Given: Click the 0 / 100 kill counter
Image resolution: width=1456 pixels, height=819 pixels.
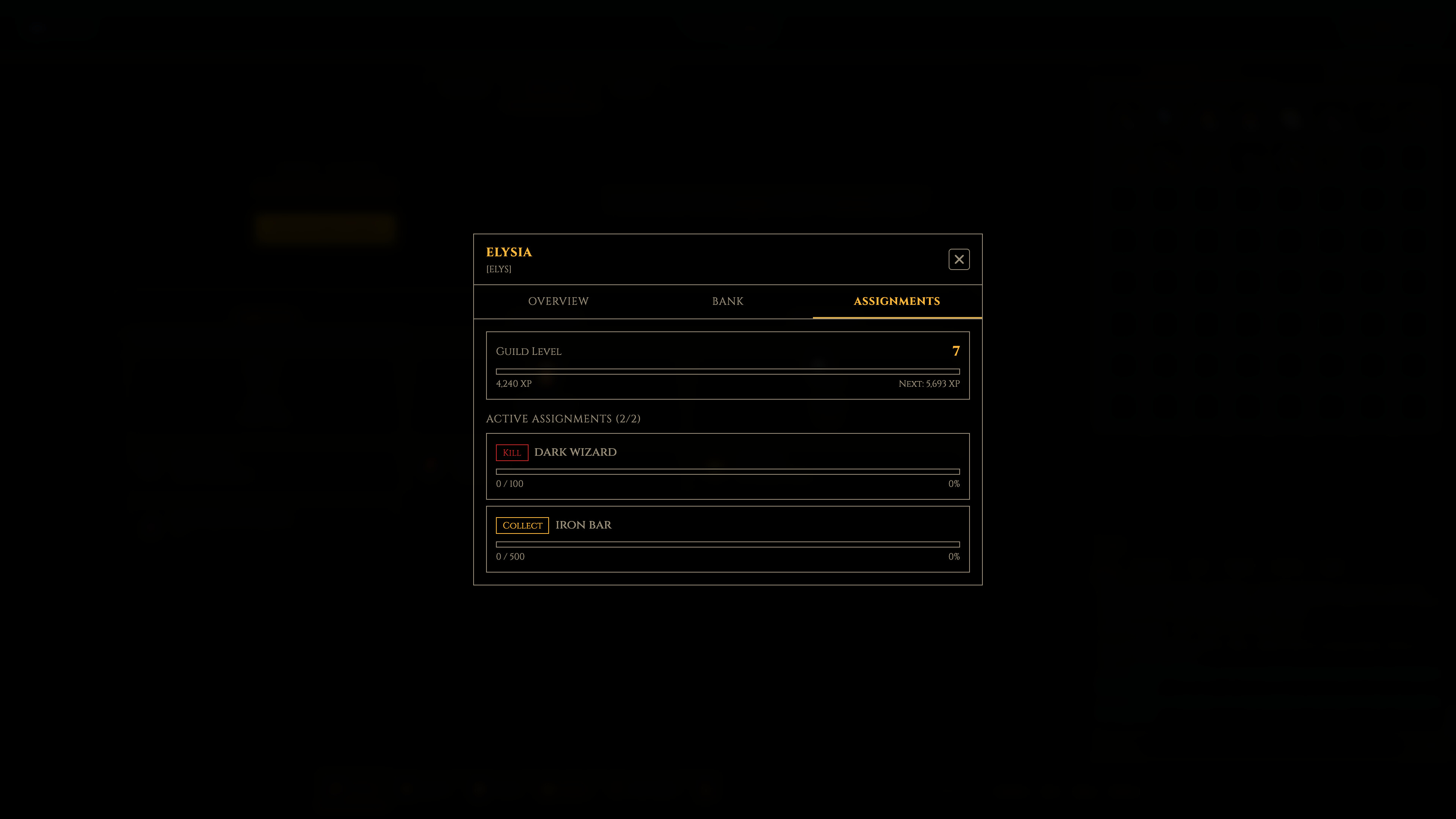Looking at the screenshot, I should click(x=509, y=483).
